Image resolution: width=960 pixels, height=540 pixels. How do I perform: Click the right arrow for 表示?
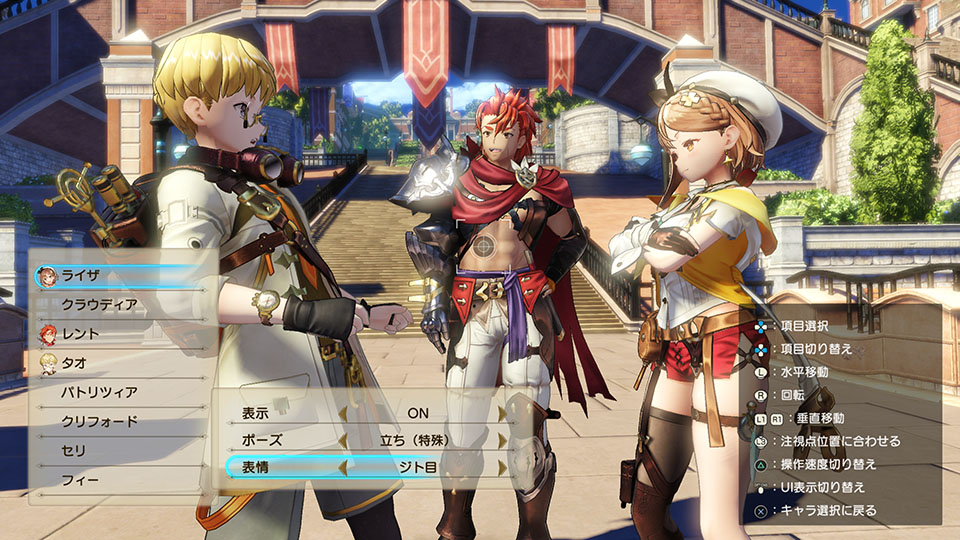[x=502, y=412]
